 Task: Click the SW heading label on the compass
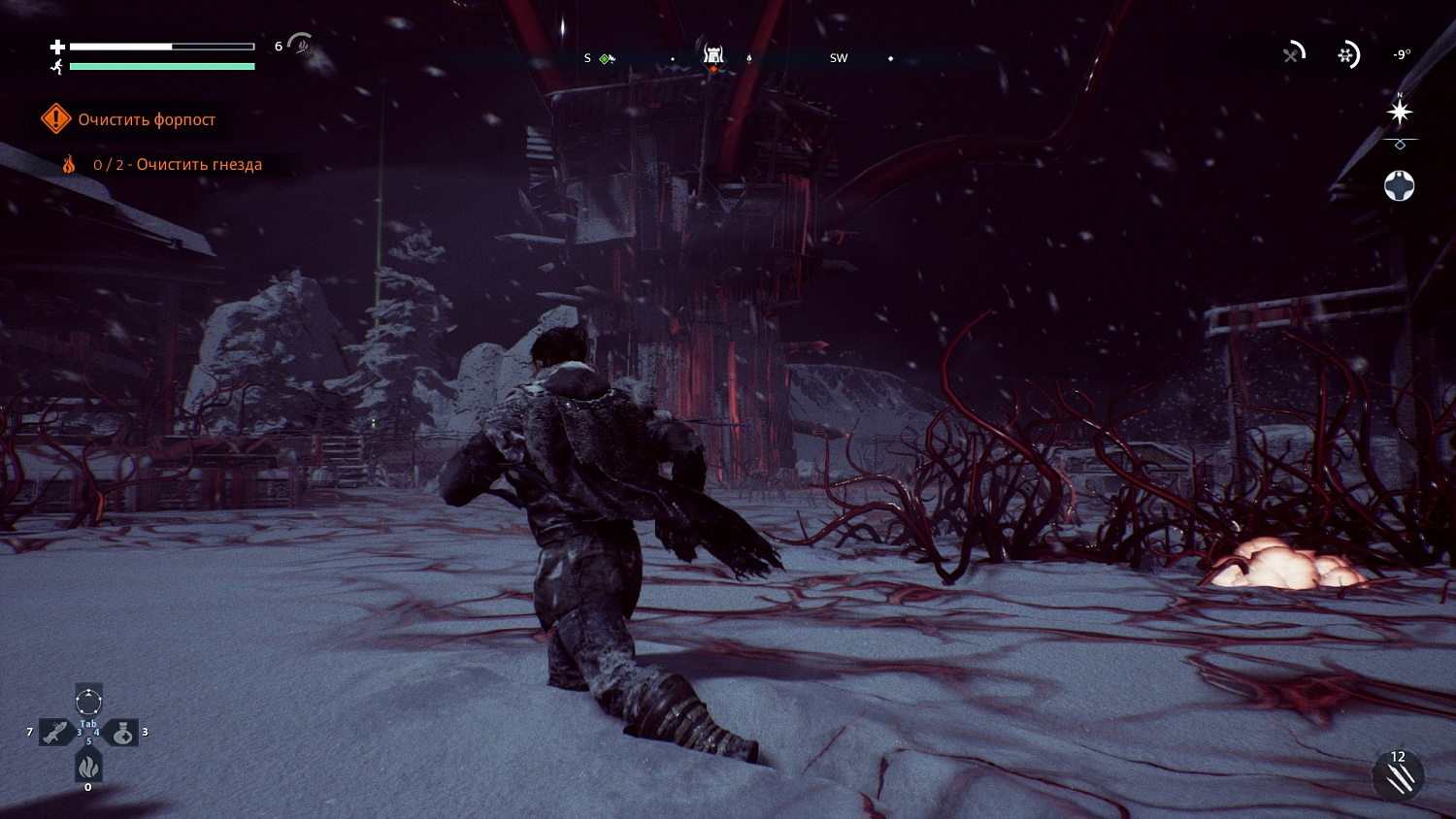839,58
